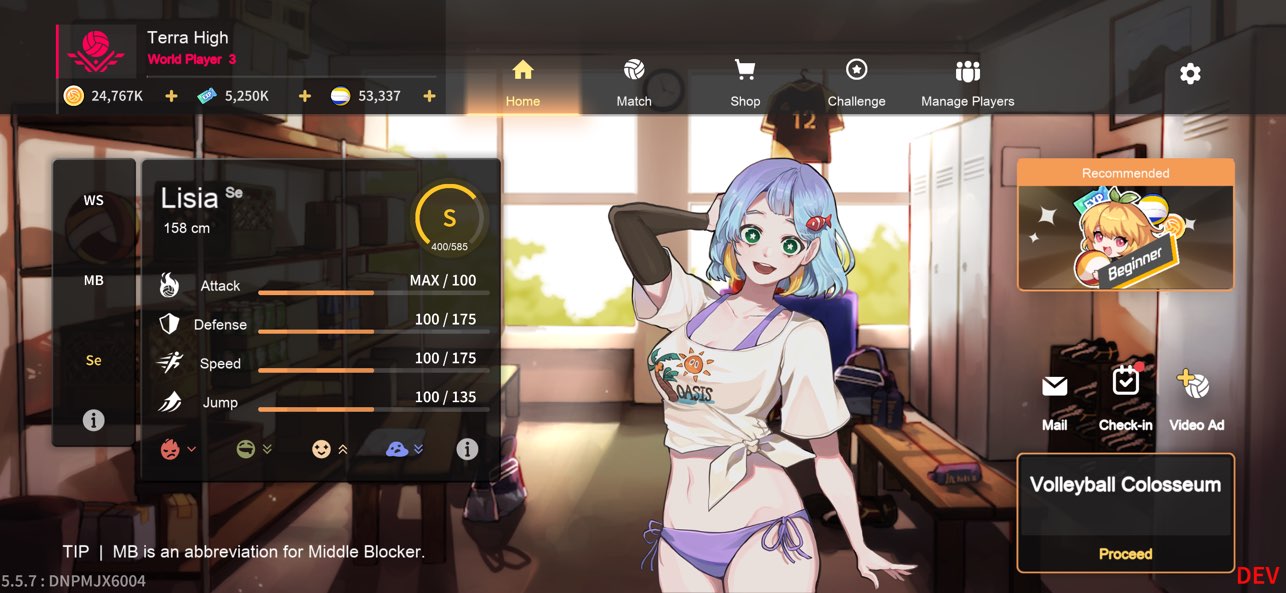This screenshot has width=1286, height=593.
Task: Add more gold coins with the plus
Action: [x=171, y=96]
